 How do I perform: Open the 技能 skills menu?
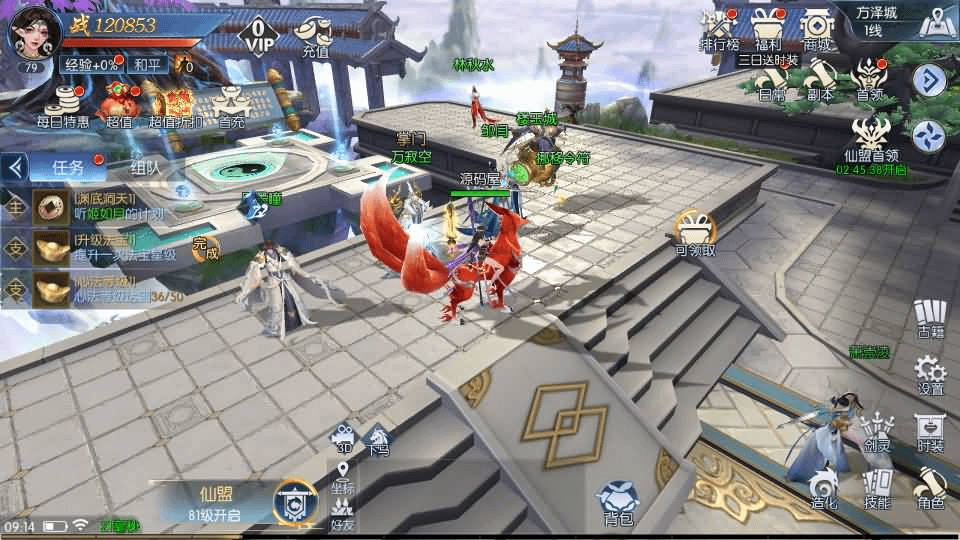pyautogui.click(x=877, y=490)
